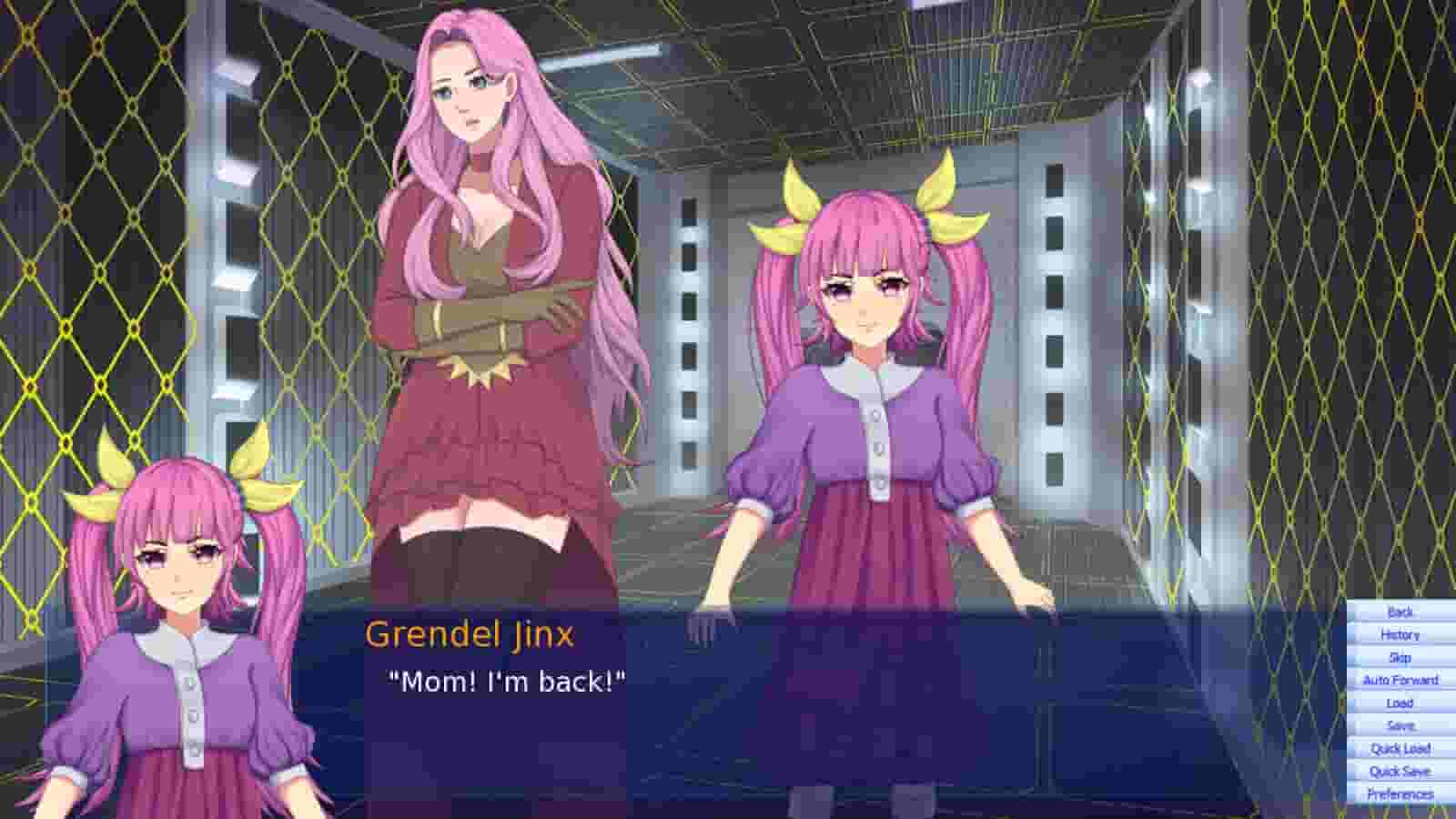Open the Load screen
This screenshot has height=819, width=1456.
coord(1400,703)
